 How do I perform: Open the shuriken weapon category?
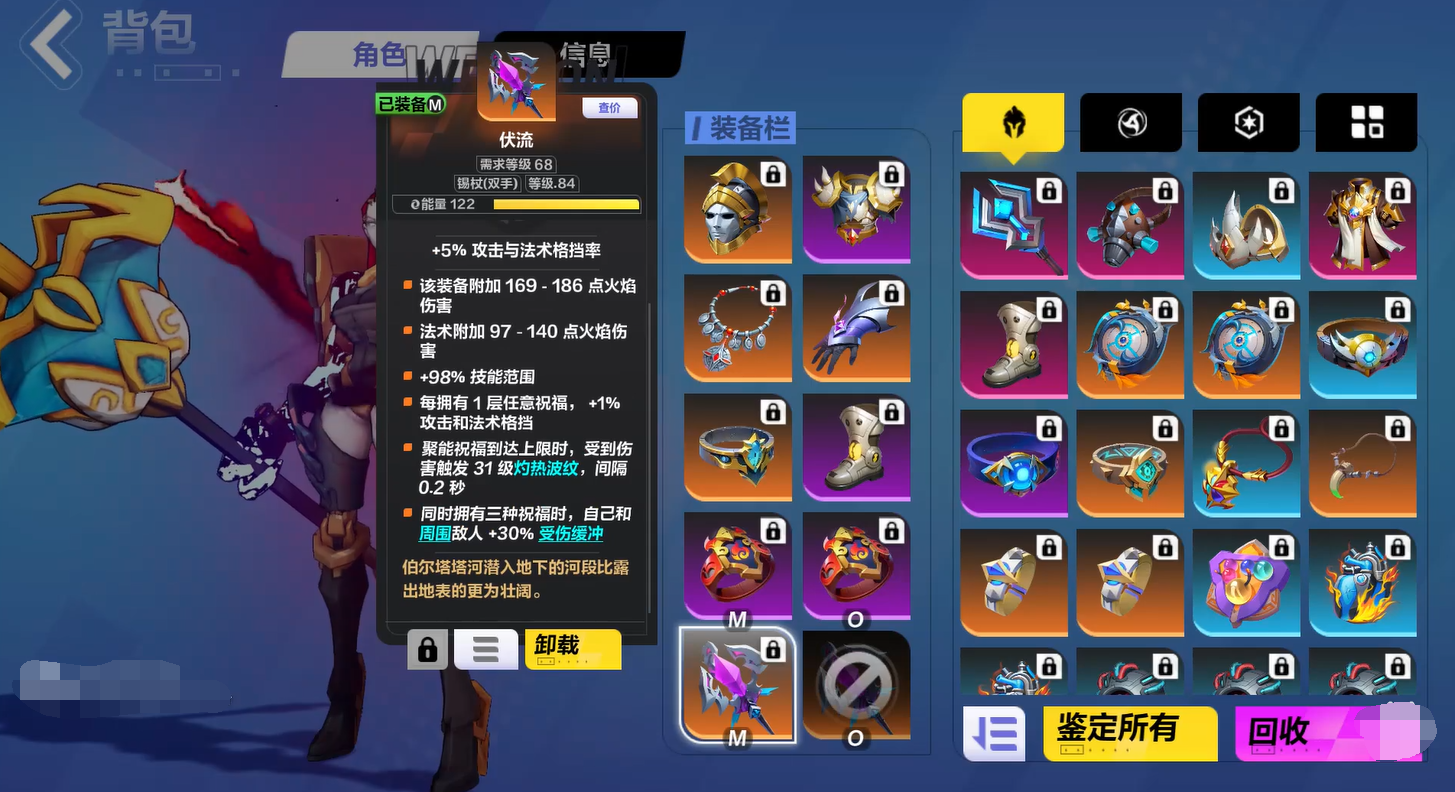point(1130,122)
